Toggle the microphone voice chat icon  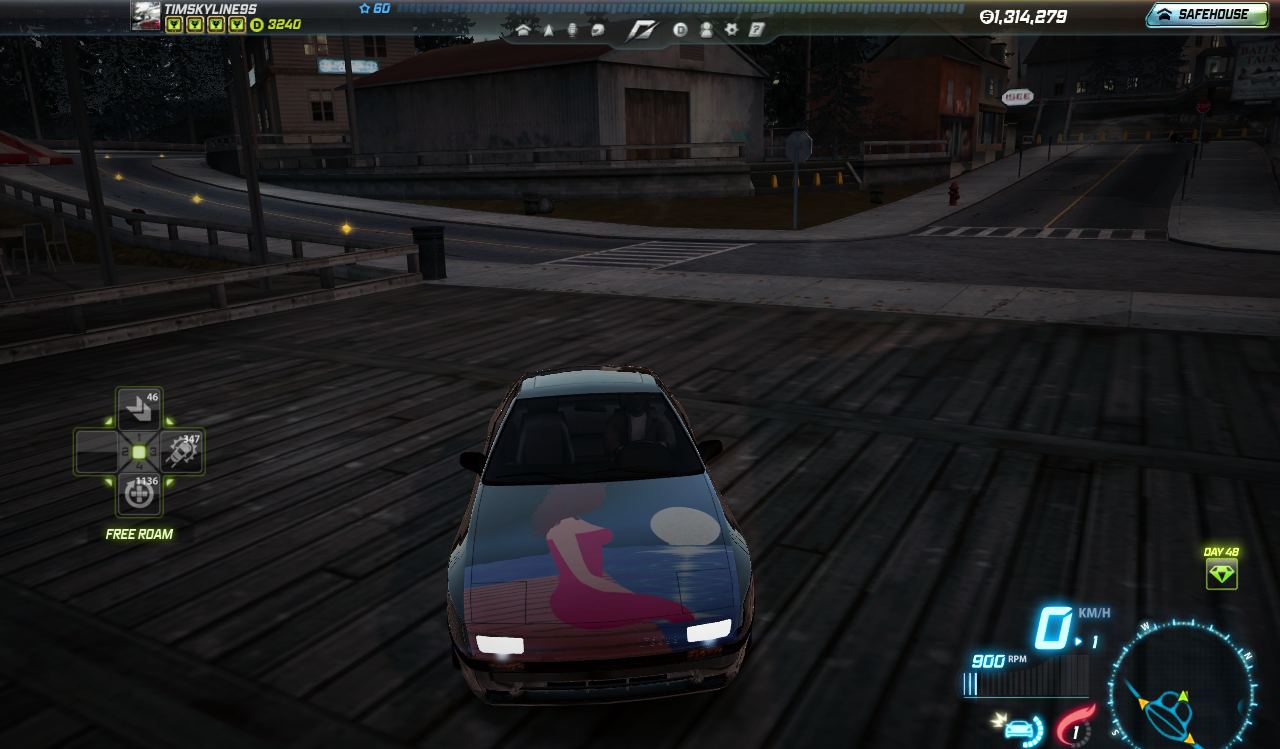click(x=573, y=30)
